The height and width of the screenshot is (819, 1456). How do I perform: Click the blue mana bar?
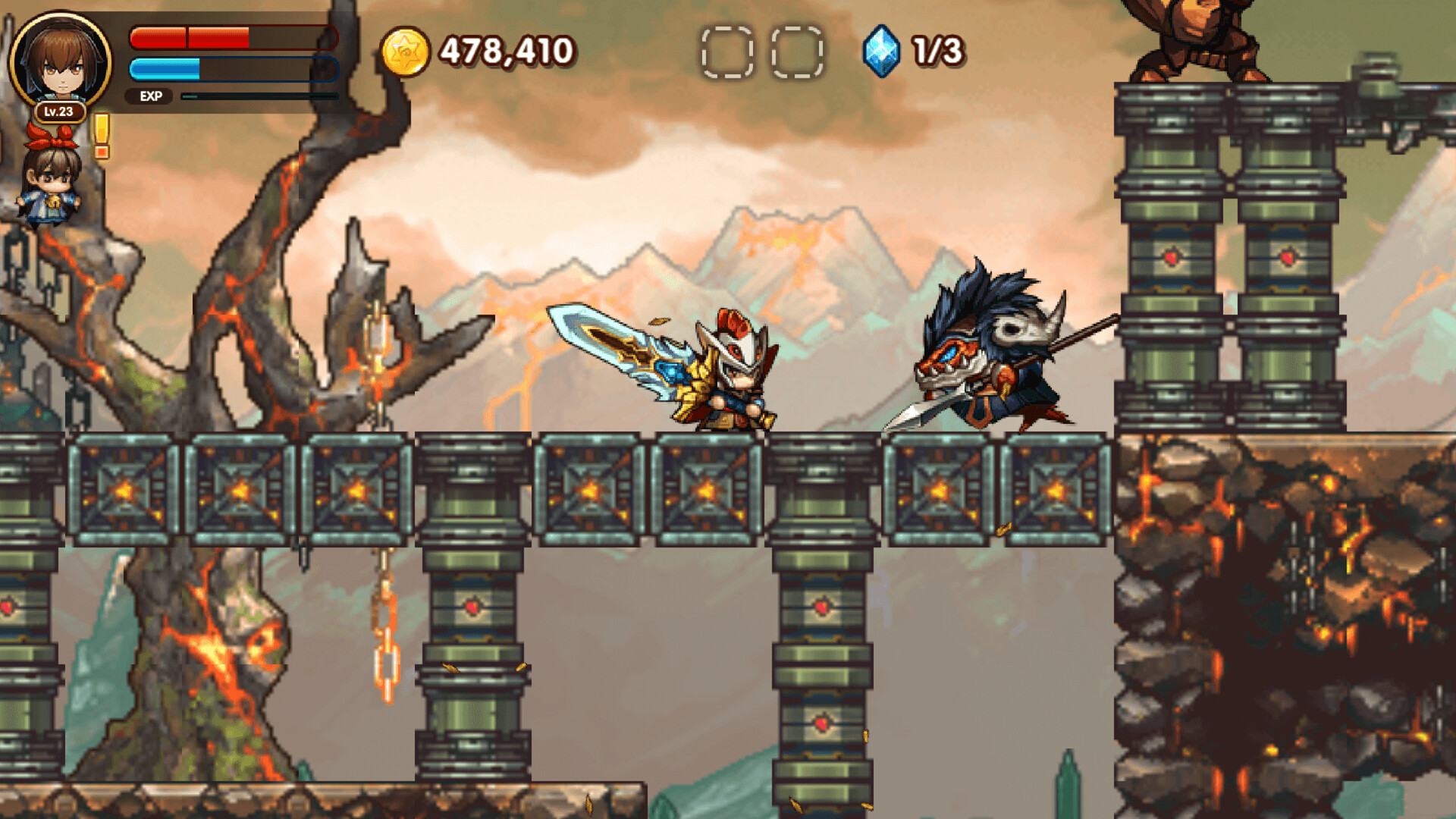click(227, 68)
